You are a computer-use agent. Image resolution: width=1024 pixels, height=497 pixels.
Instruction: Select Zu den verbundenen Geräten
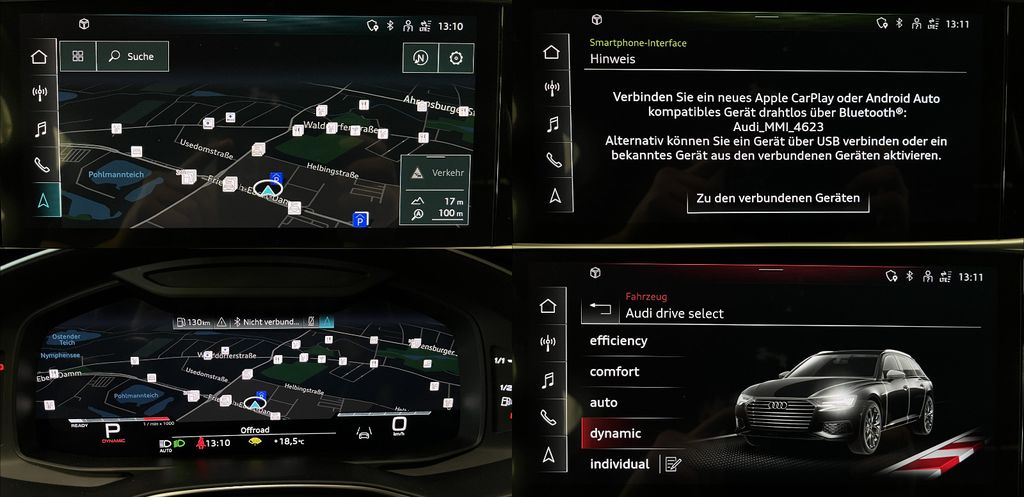(x=778, y=198)
